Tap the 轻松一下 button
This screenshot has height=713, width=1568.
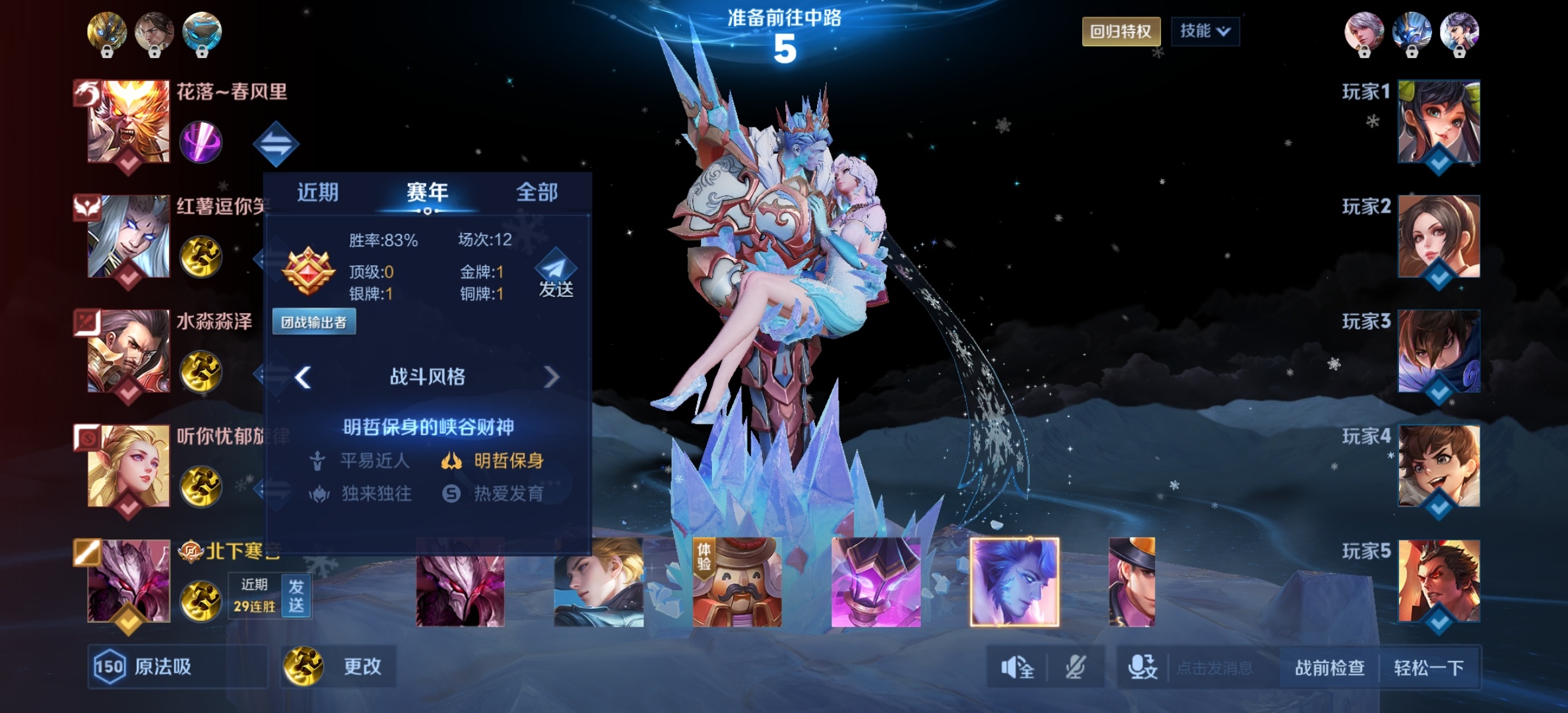coord(1429,668)
